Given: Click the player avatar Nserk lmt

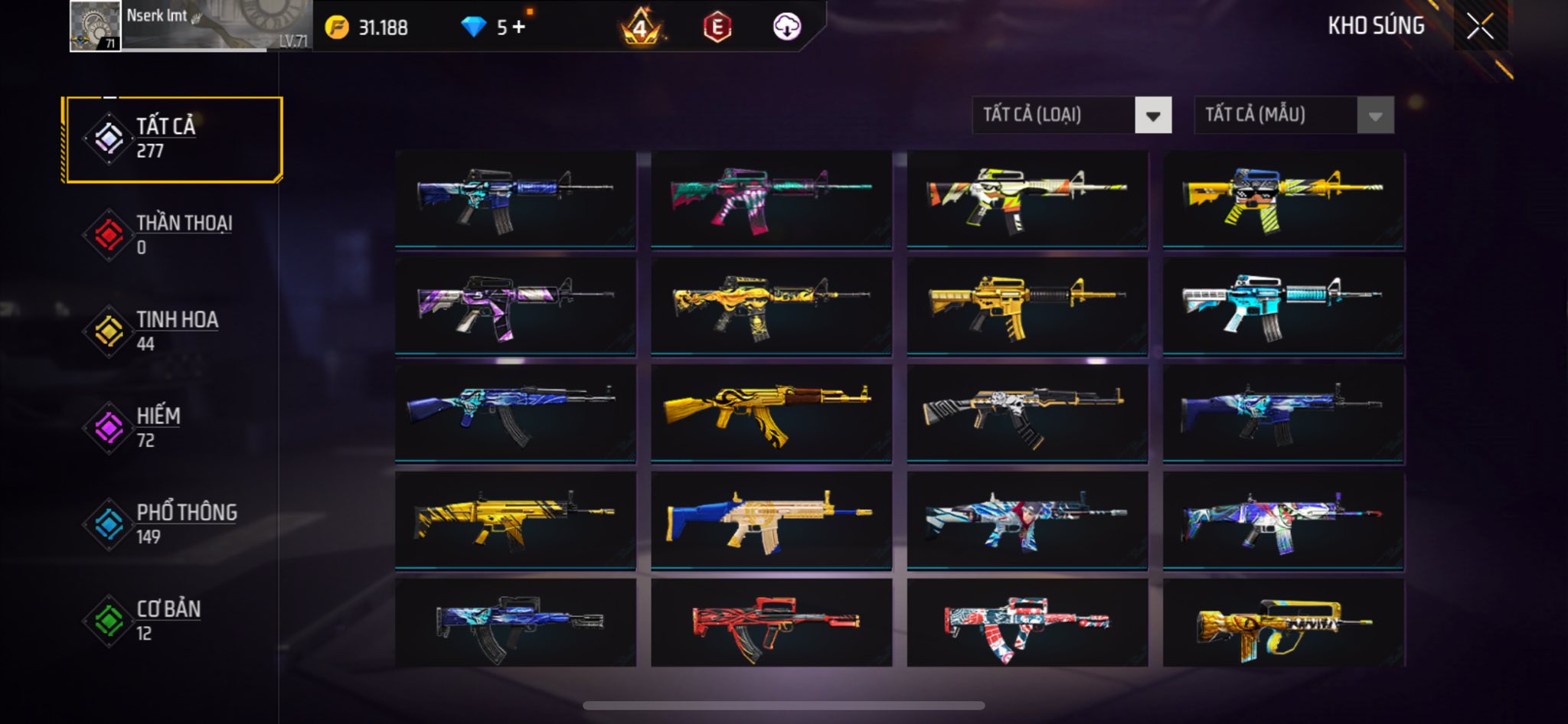Looking at the screenshot, I should pos(95,26).
